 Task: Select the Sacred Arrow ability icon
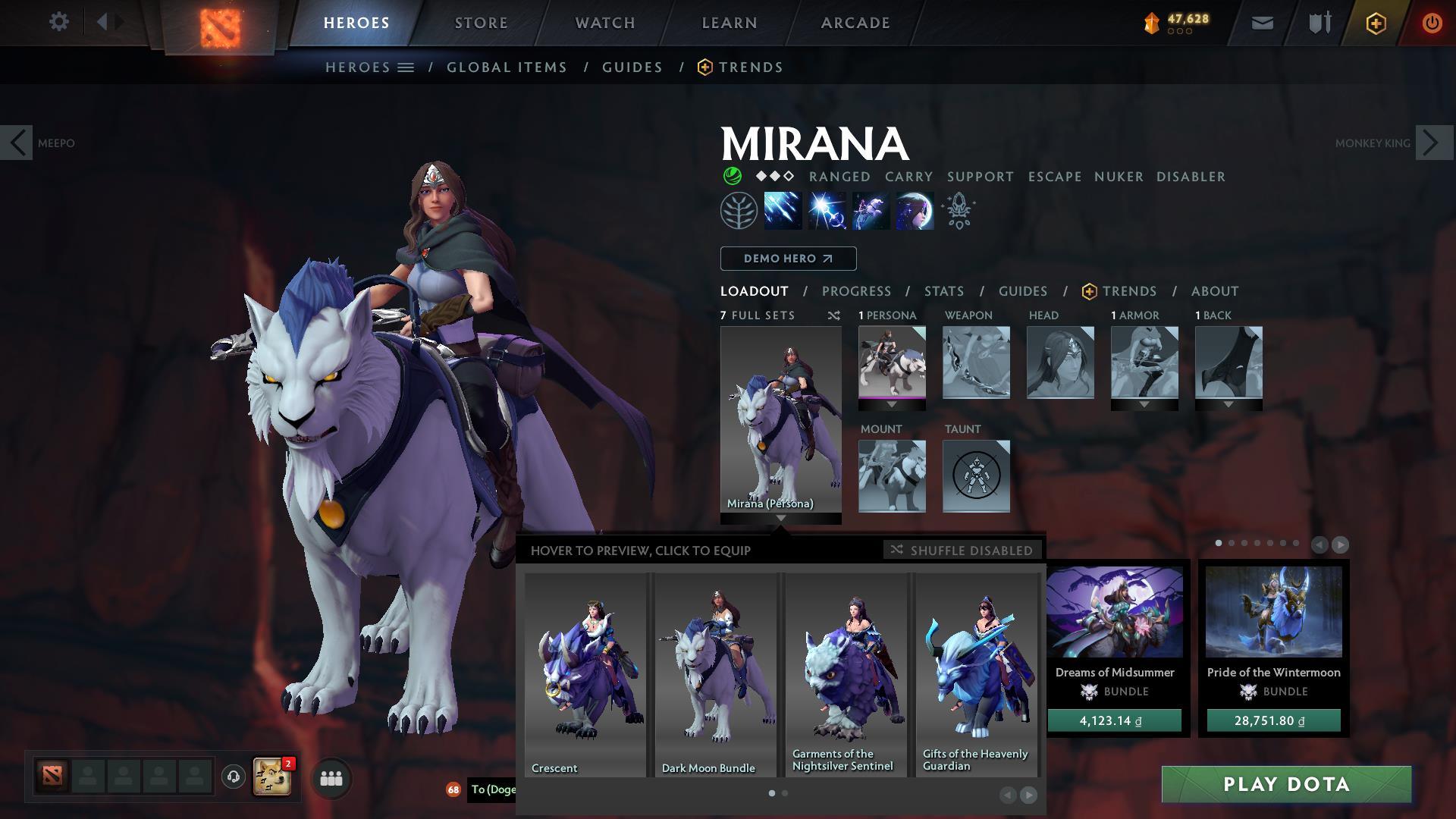[825, 211]
